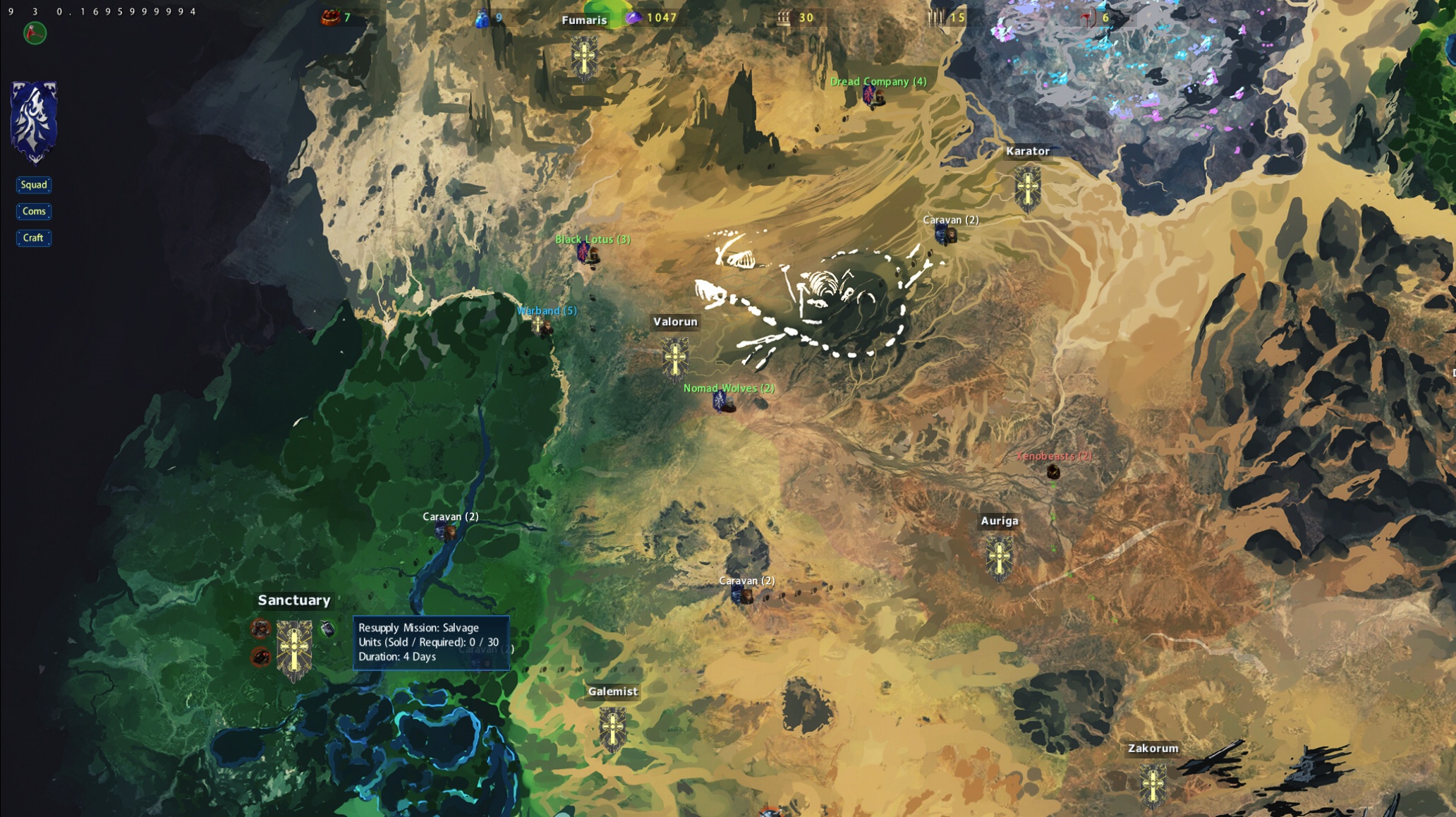Screen dimensions: 1456x817
Task: Select the Sanctuary city banner
Action: pyautogui.click(x=294, y=649)
